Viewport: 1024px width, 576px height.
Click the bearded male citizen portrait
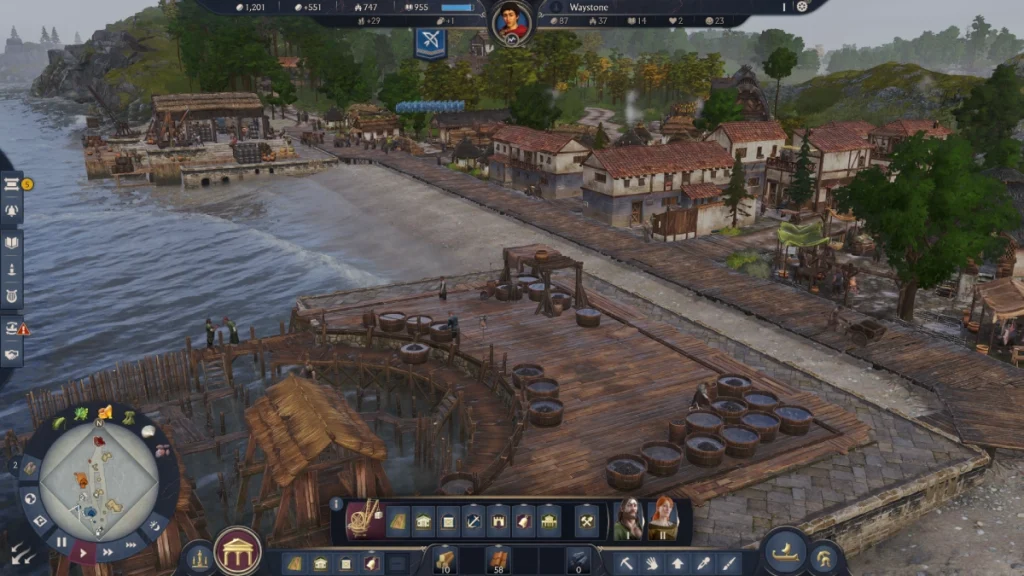[x=629, y=518]
